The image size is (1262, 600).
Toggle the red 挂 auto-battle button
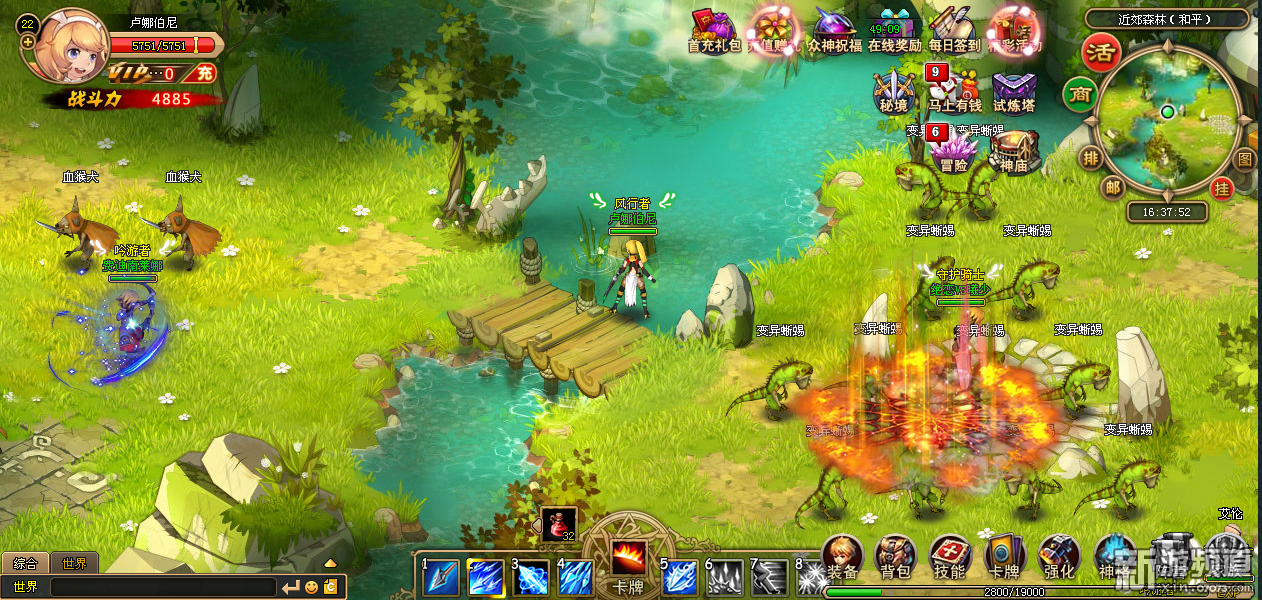[1221, 187]
